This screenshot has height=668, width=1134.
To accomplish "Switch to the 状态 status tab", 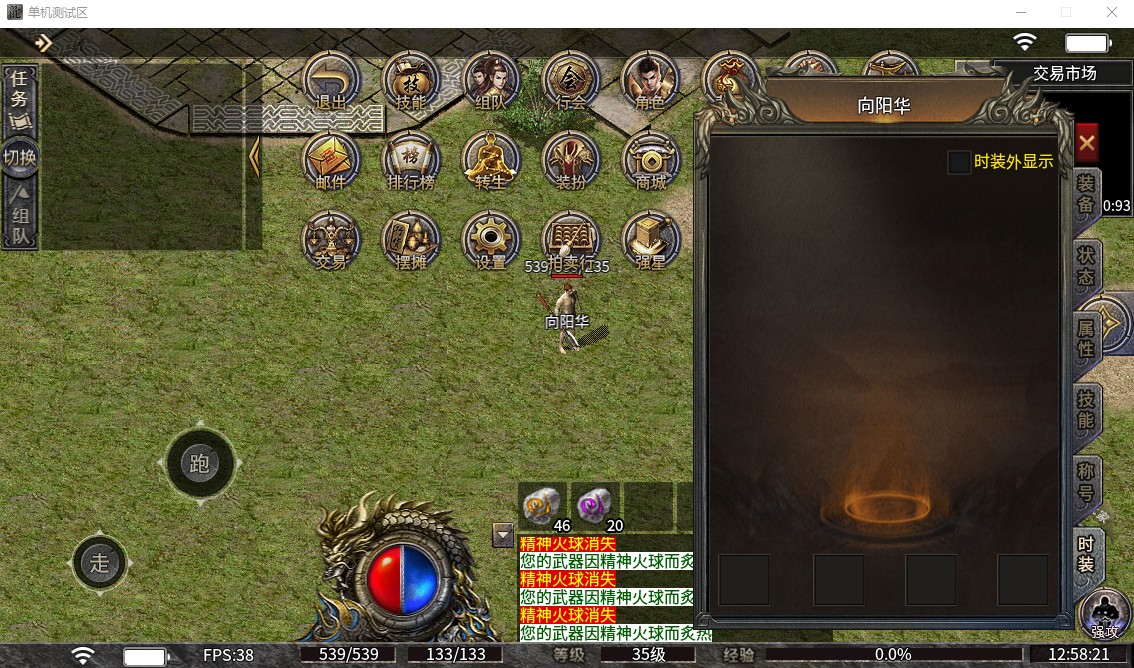I will pos(1086,267).
